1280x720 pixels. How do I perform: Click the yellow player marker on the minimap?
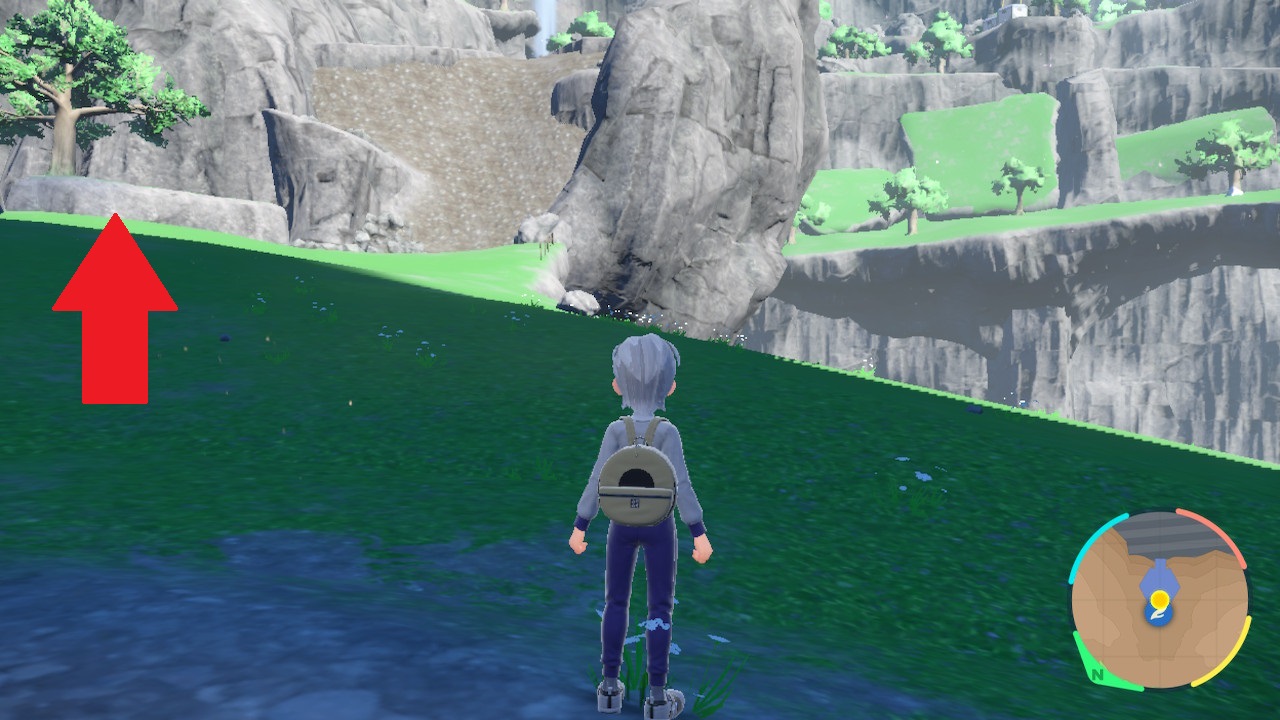[1160, 600]
